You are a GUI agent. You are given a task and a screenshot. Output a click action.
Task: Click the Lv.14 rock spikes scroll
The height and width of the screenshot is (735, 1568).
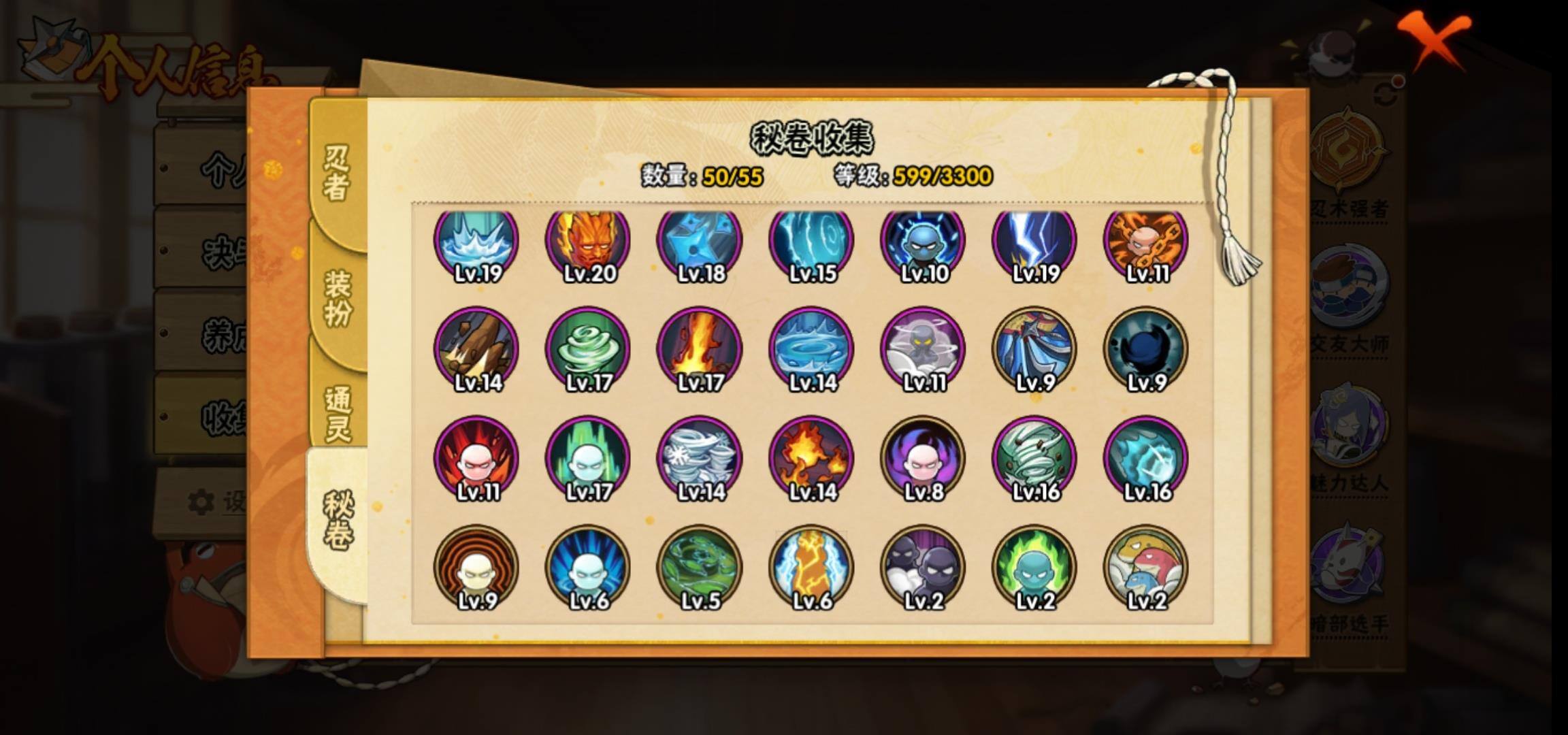pyautogui.click(x=476, y=350)
